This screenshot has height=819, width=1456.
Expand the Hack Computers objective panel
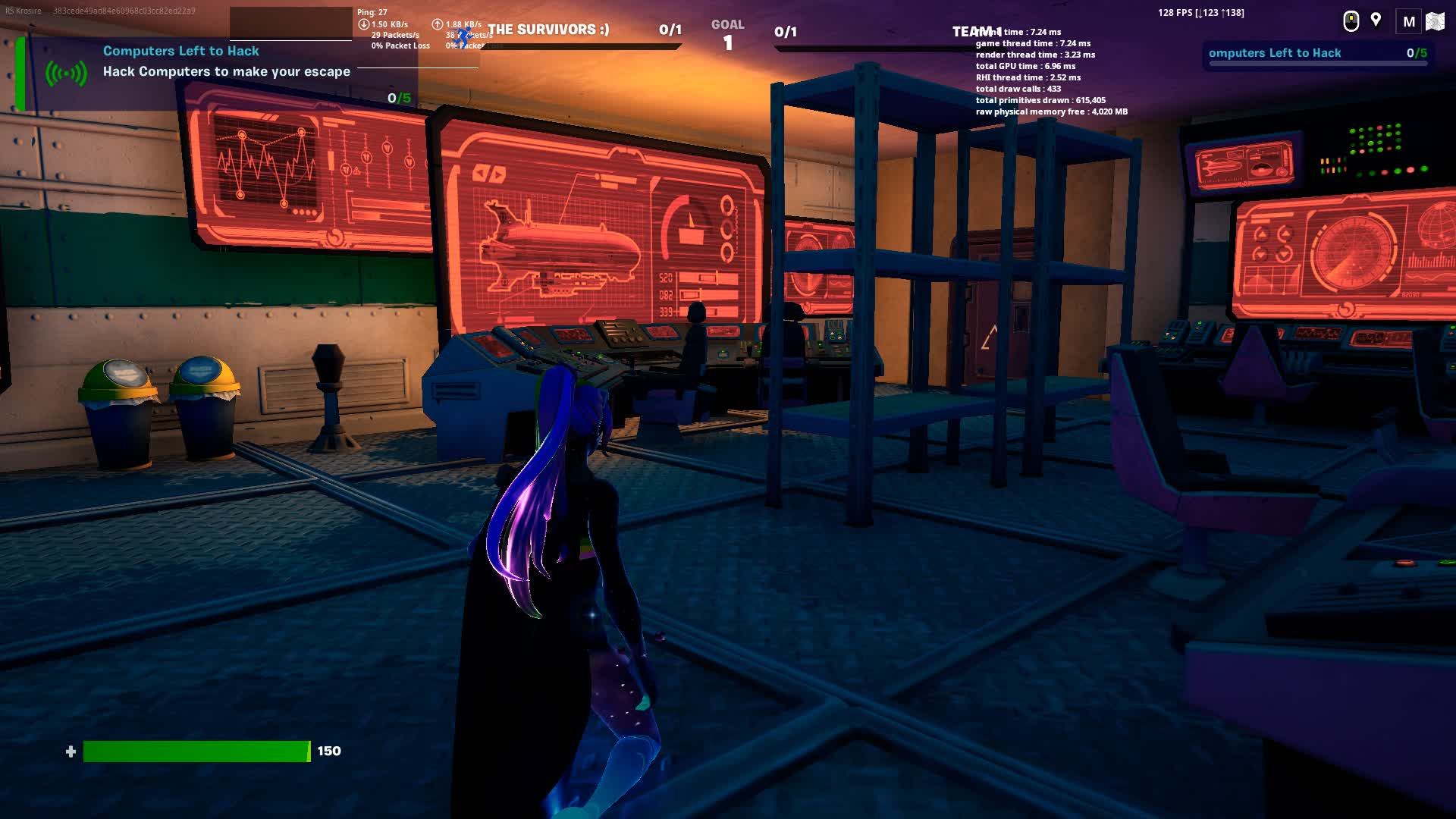(226, 71)
